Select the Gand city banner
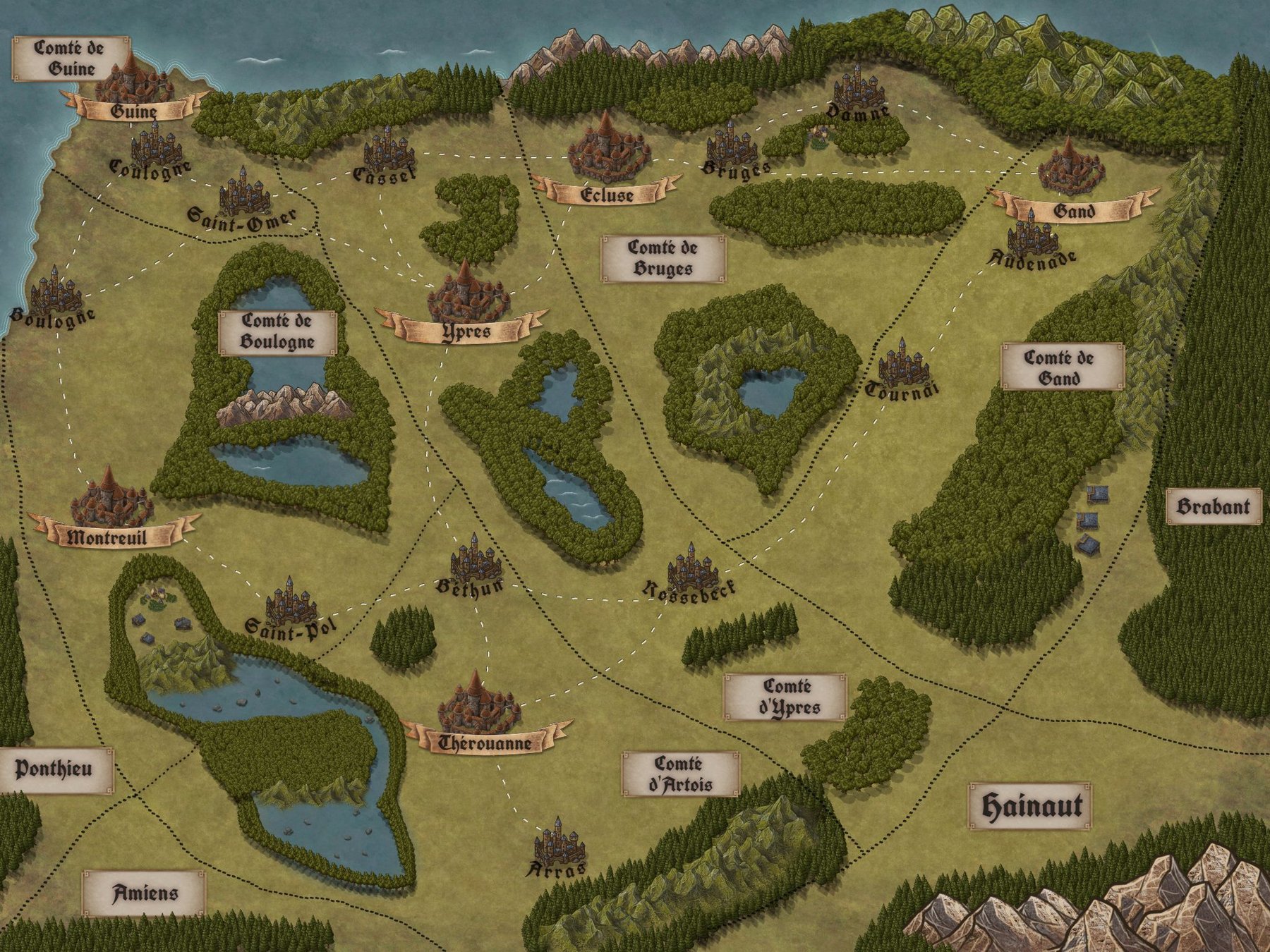The height and width of the screenshot is (952, 1270). [1074, 210]
